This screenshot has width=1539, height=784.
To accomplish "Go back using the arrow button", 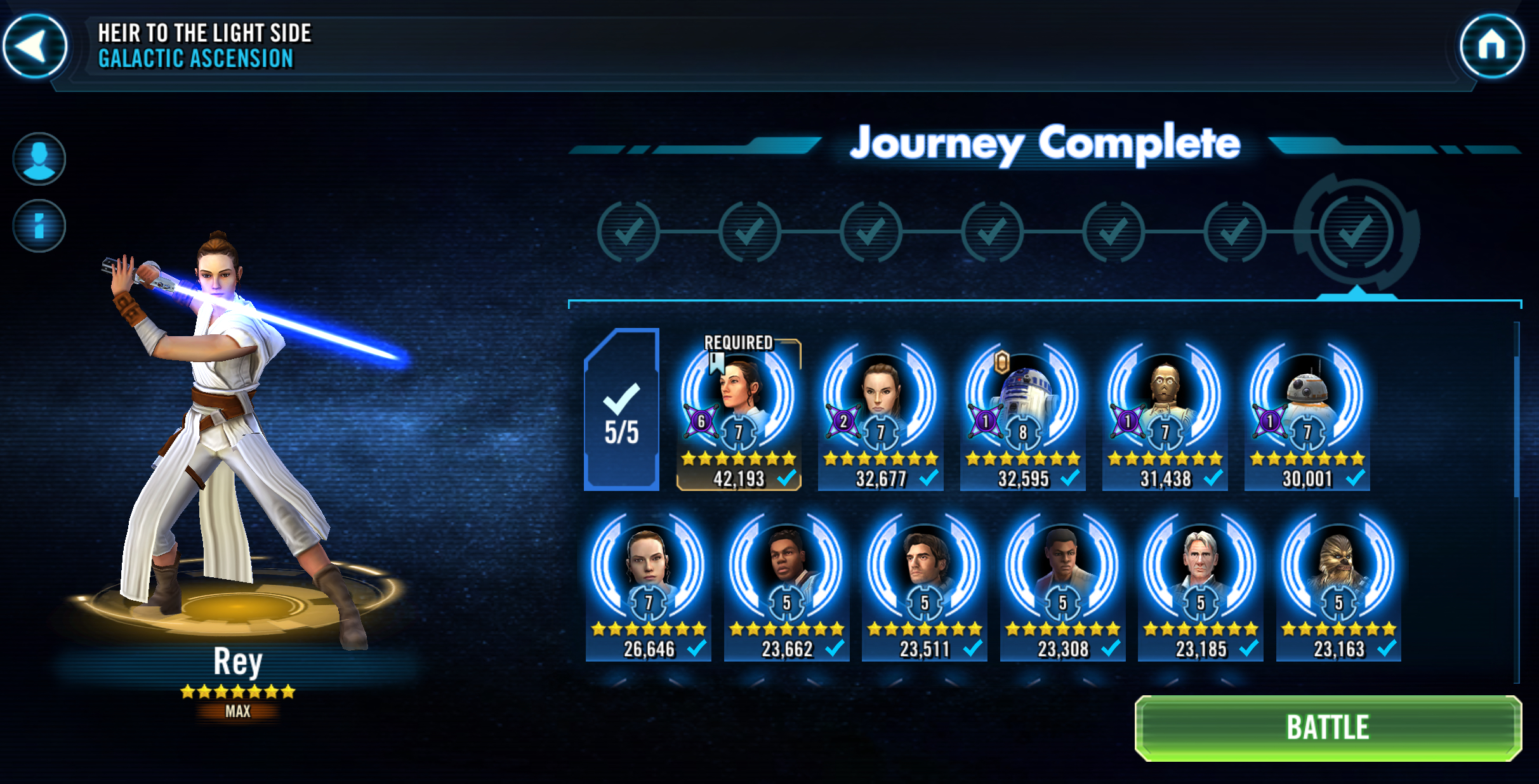I will 35,46.
